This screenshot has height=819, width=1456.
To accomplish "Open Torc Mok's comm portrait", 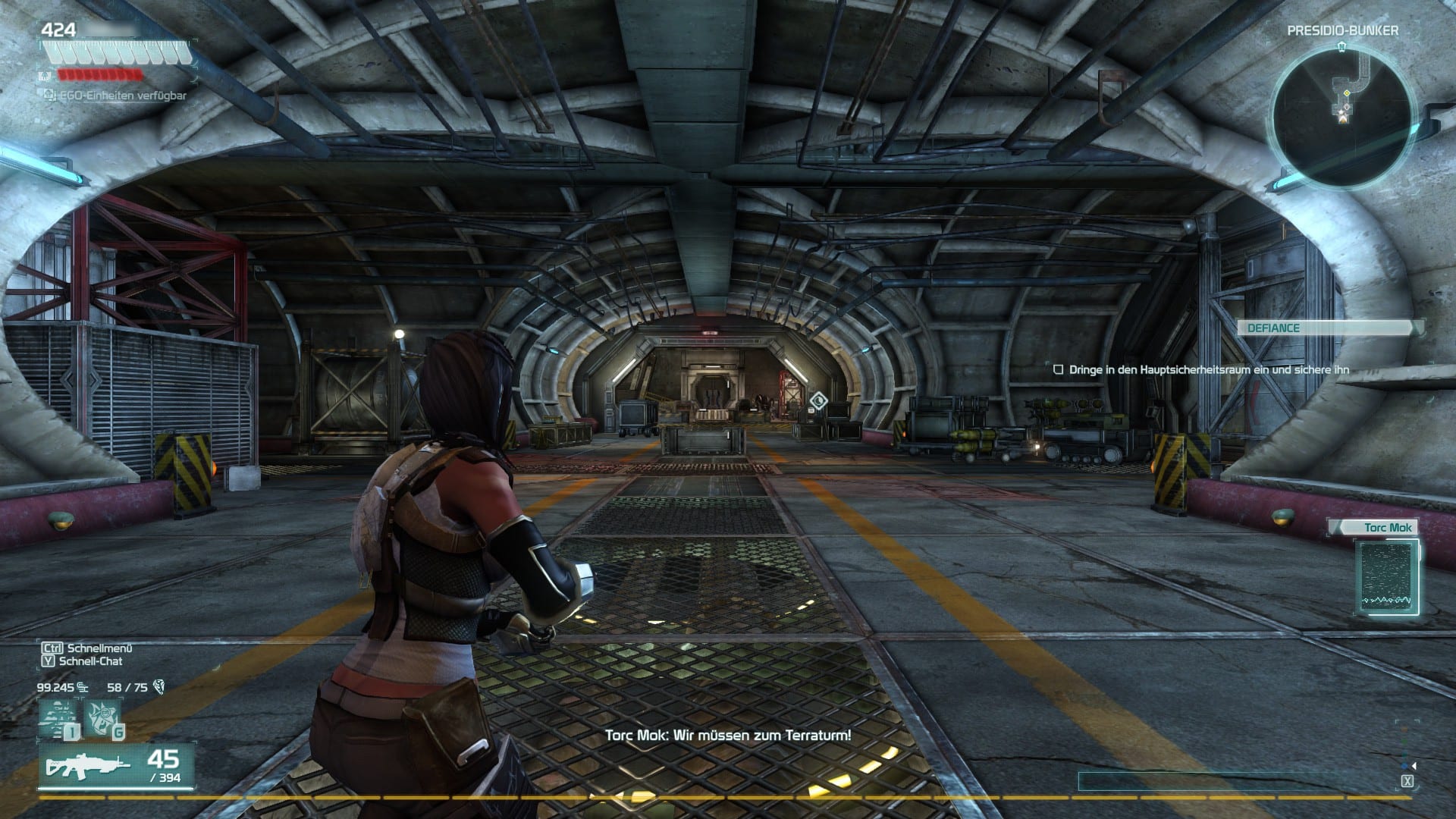I will pos(1386,576).
